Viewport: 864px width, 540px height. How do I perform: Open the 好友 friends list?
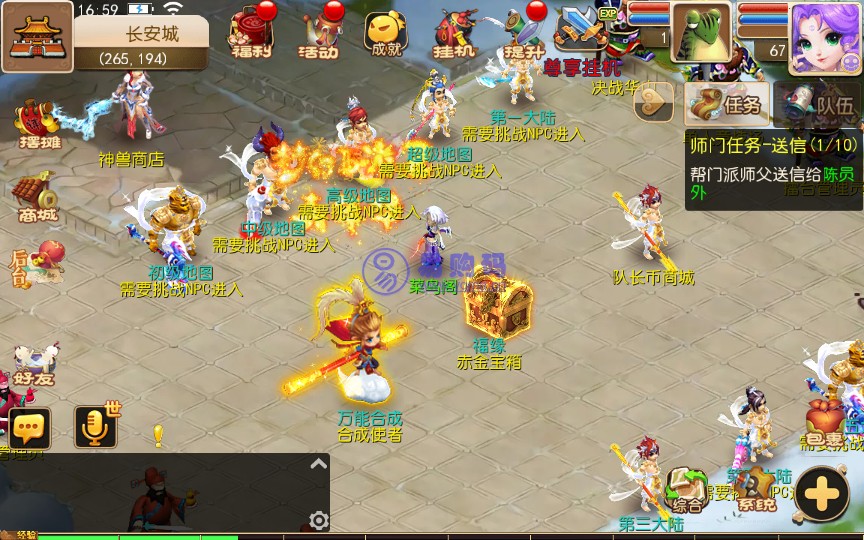point(34,362)
